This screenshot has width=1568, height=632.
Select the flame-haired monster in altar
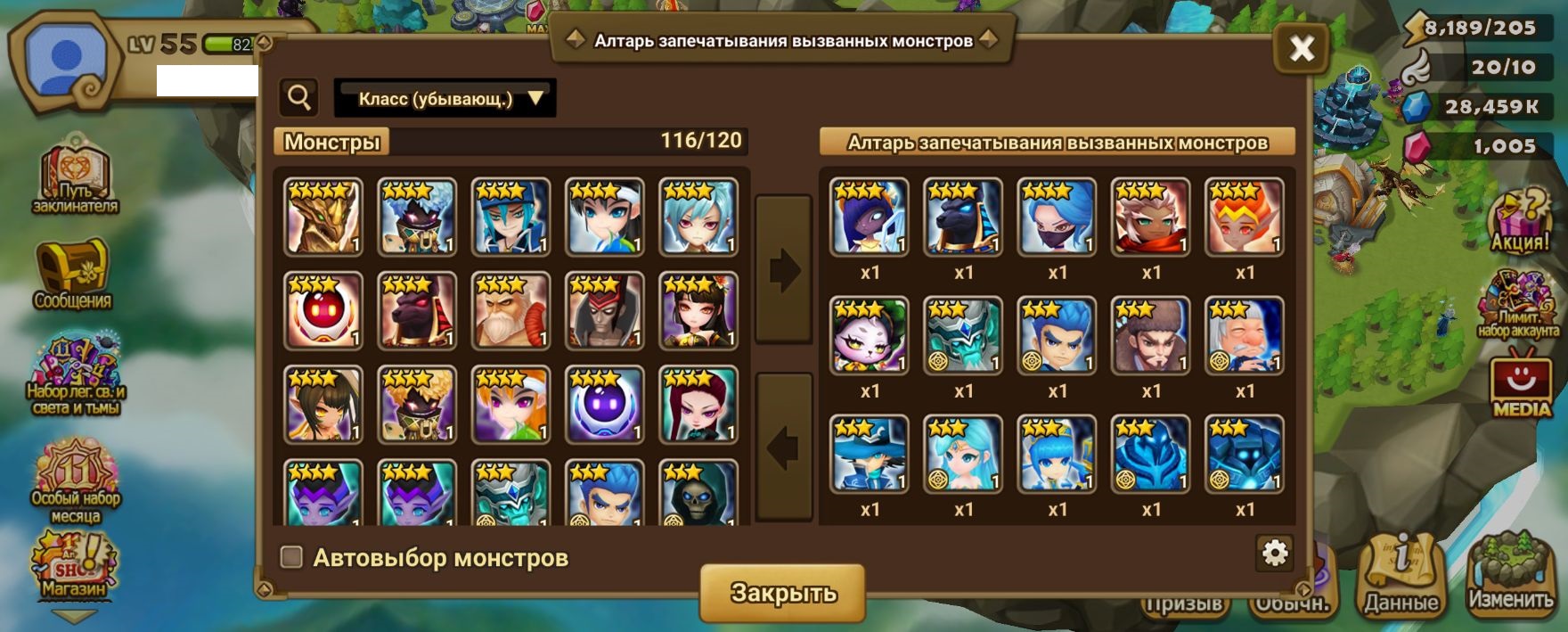coord(1245,217)
